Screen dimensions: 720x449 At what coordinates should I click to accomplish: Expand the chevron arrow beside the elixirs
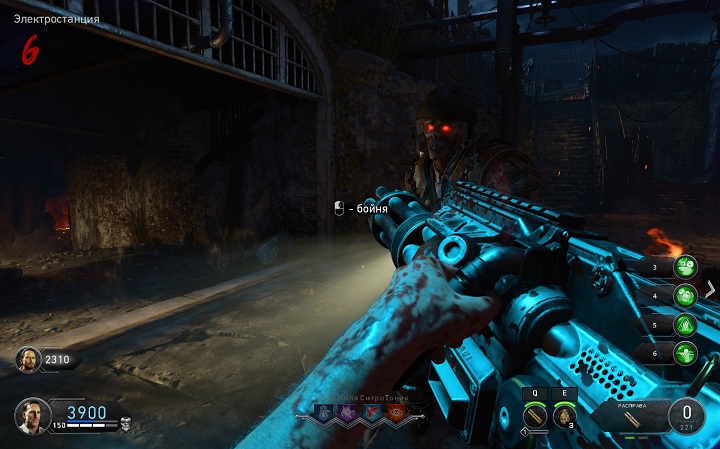click(711, 289)
